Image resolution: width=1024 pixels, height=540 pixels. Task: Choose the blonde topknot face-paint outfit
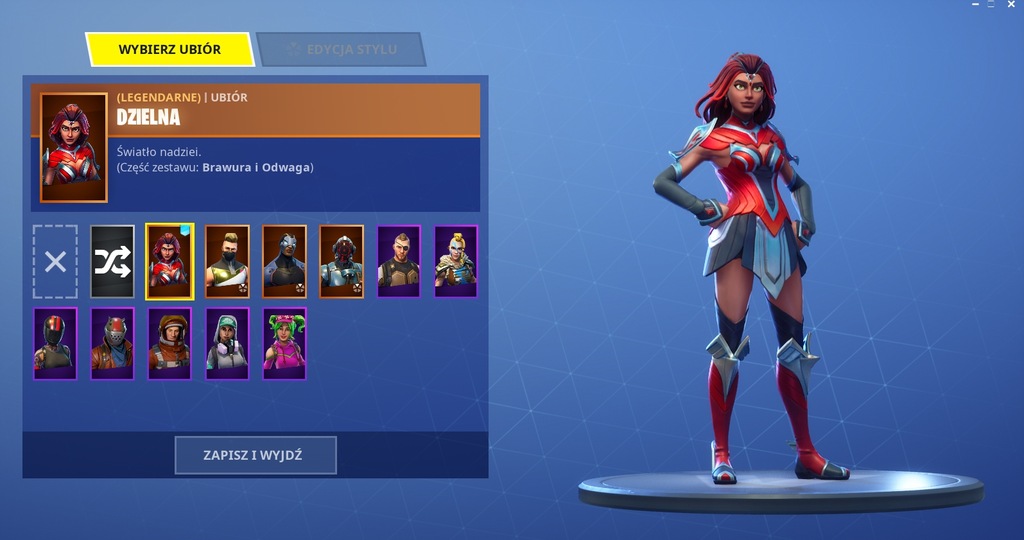(x=456, y=262)
